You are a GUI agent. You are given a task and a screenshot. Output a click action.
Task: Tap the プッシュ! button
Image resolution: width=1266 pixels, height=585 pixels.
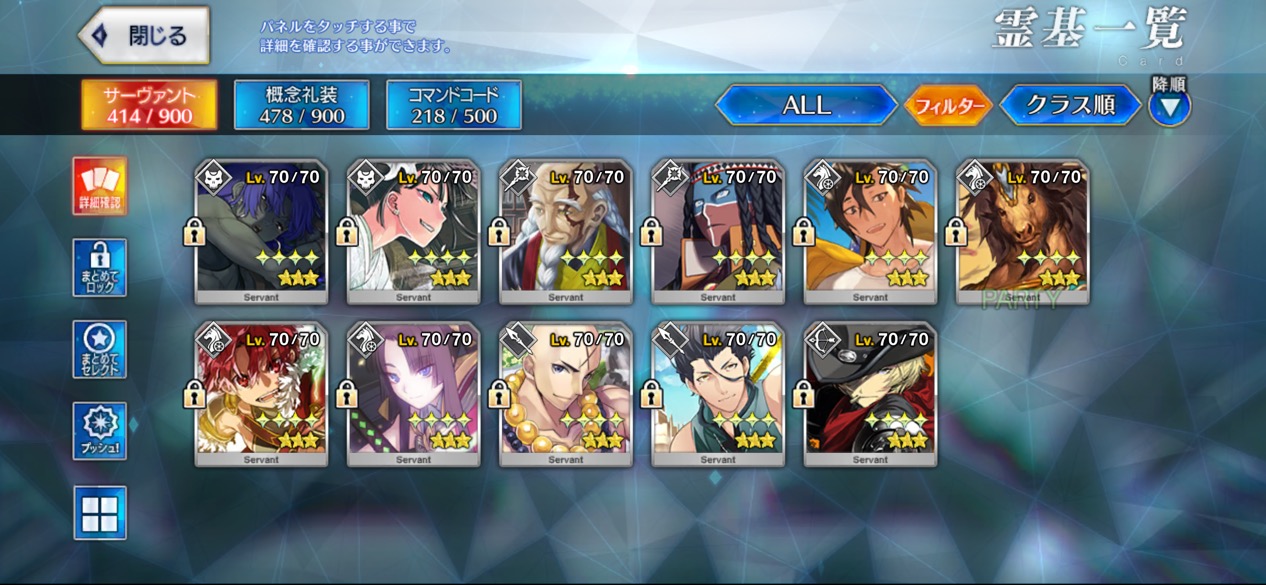(x=100, y=431)
